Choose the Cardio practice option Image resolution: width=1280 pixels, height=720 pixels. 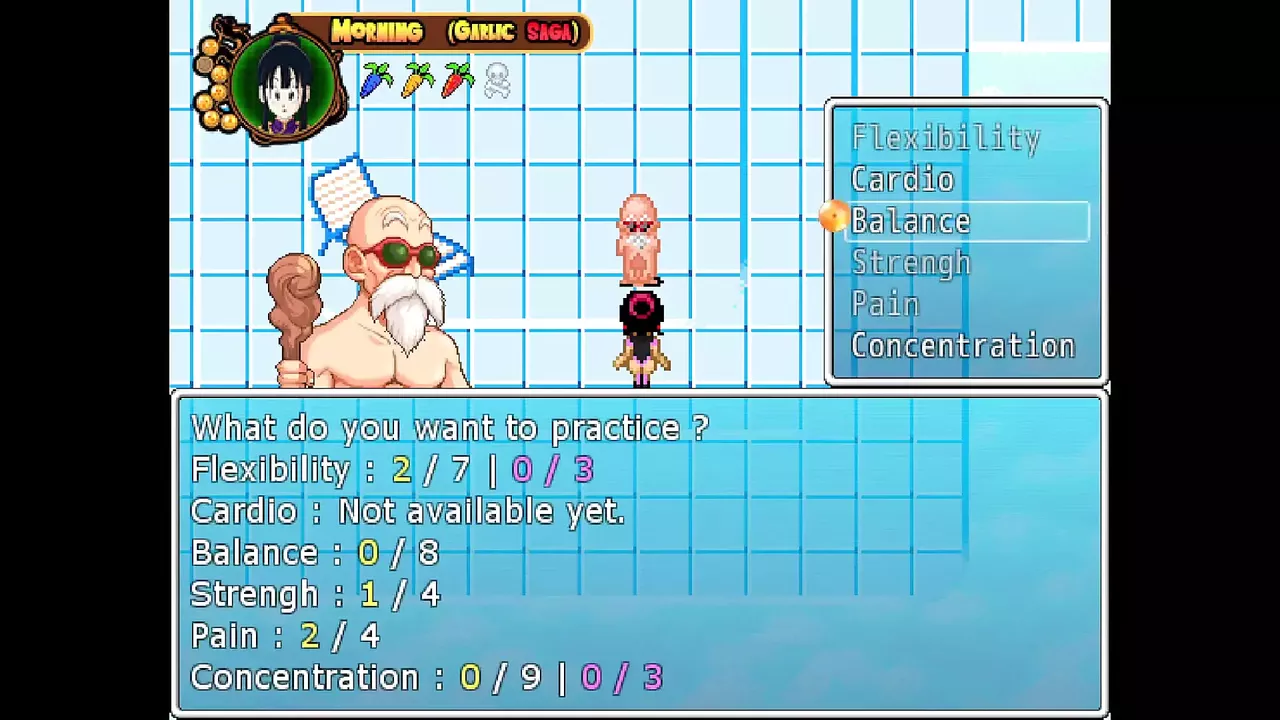902,180
